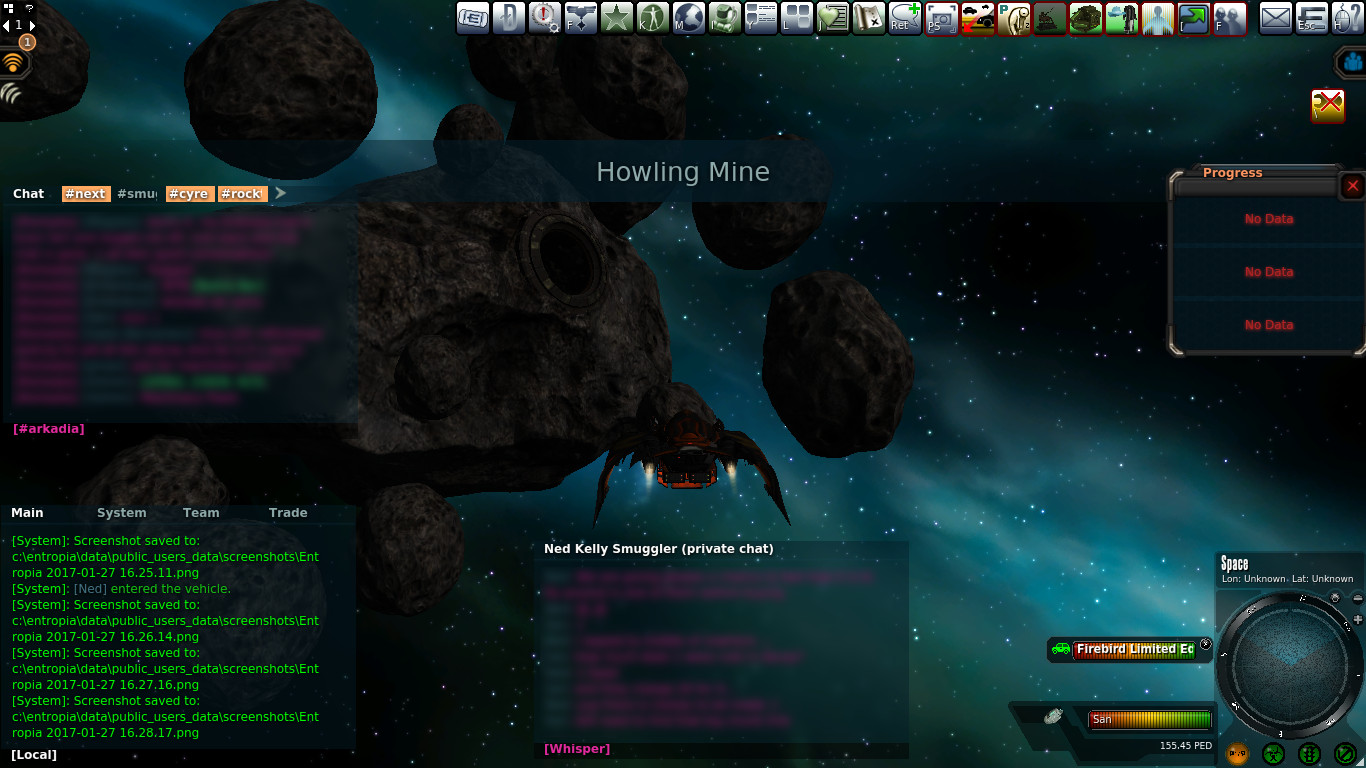Select the #rock chat channel tab
The width and height of the screenshot is (1366, 768).
pyautogui.click(x=241, y=194)
